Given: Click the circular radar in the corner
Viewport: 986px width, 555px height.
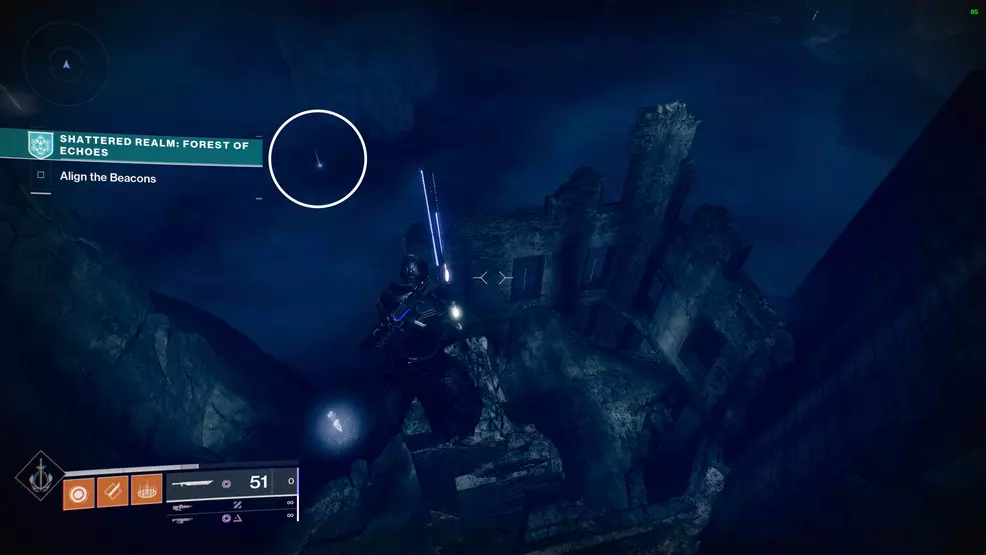Looking at the screenshot, I should [65, 64].
